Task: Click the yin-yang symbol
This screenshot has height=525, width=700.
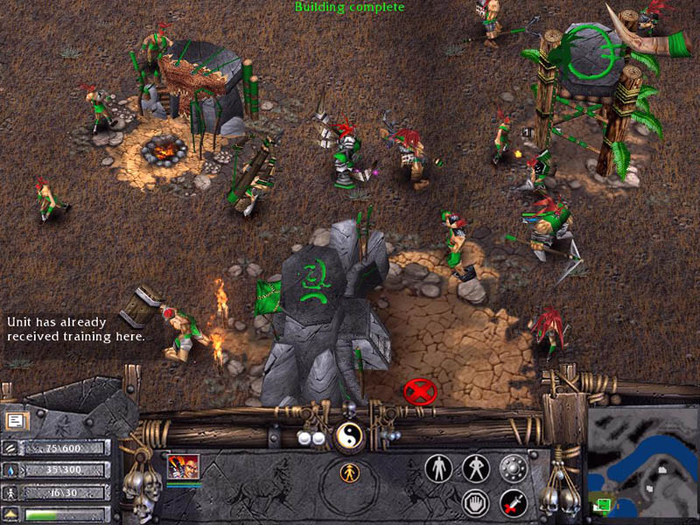Action: (350, 435)
